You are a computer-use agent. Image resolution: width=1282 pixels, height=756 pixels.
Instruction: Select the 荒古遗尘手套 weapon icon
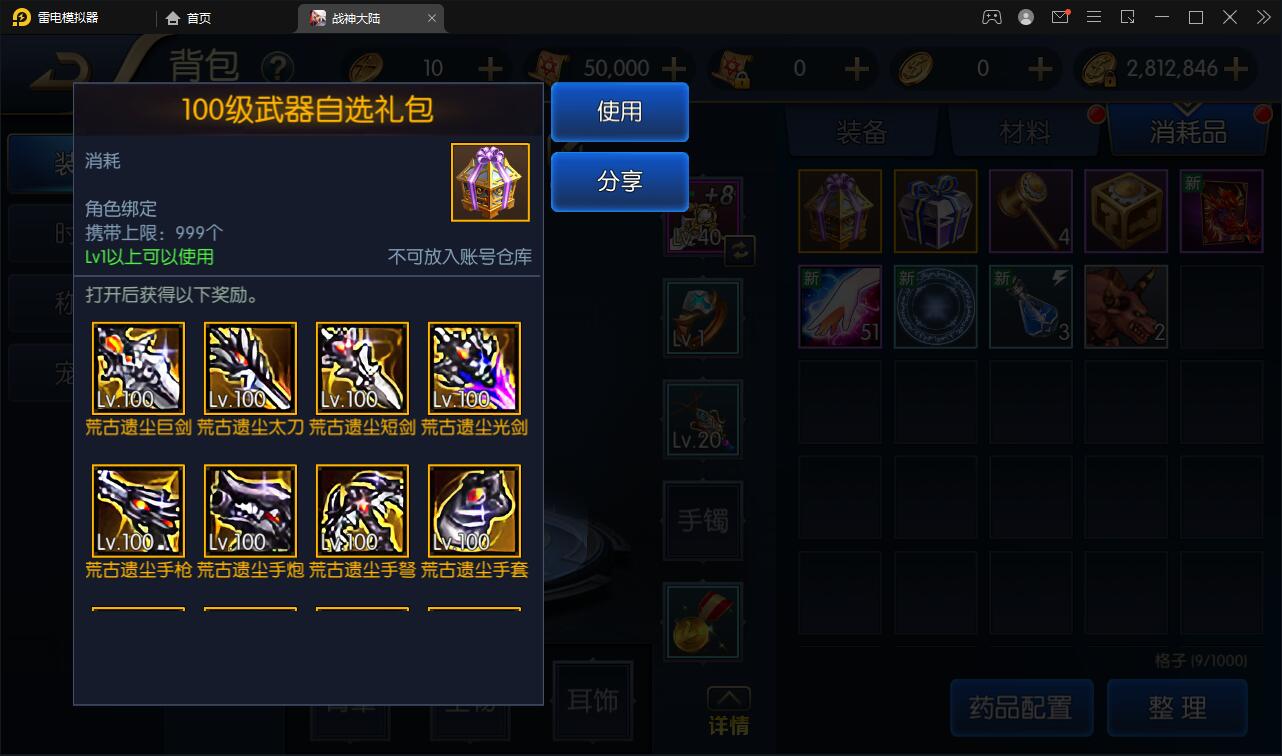473,511
